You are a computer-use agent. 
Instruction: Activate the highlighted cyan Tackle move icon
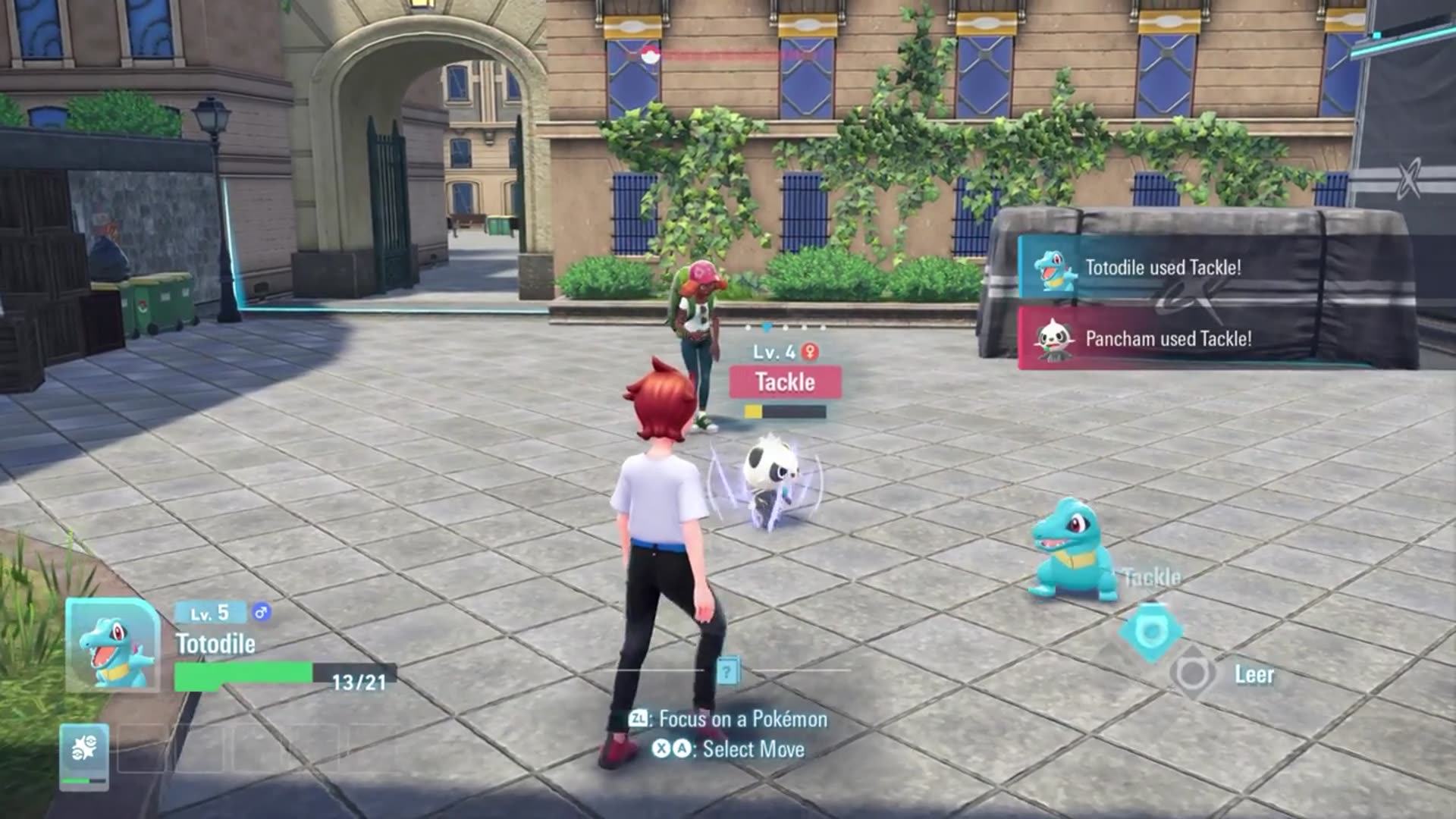pyautogui.click(x=1150, y=629)
